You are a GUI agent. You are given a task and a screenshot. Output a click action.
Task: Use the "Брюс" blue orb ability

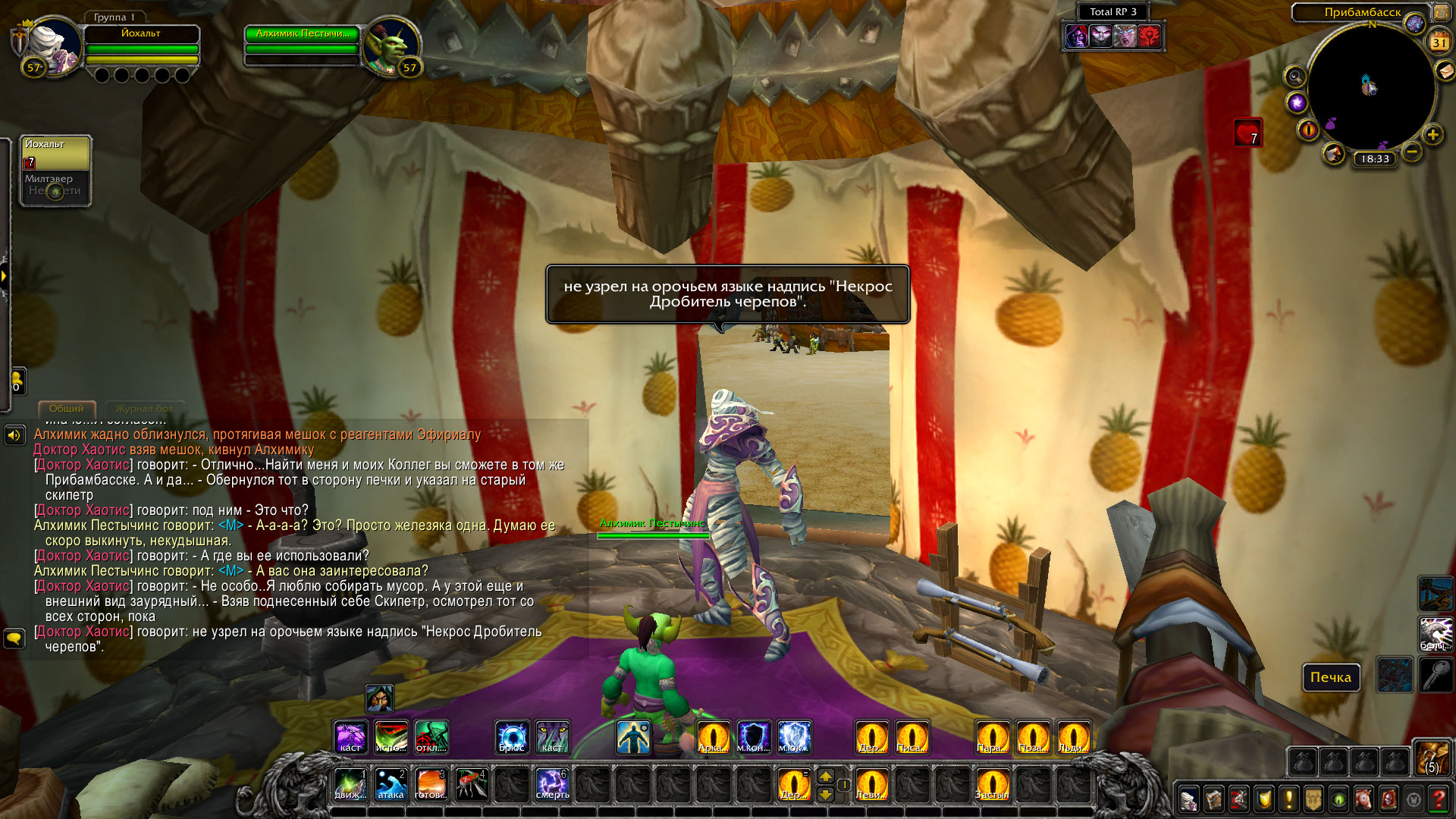click(x=512, y=737)
